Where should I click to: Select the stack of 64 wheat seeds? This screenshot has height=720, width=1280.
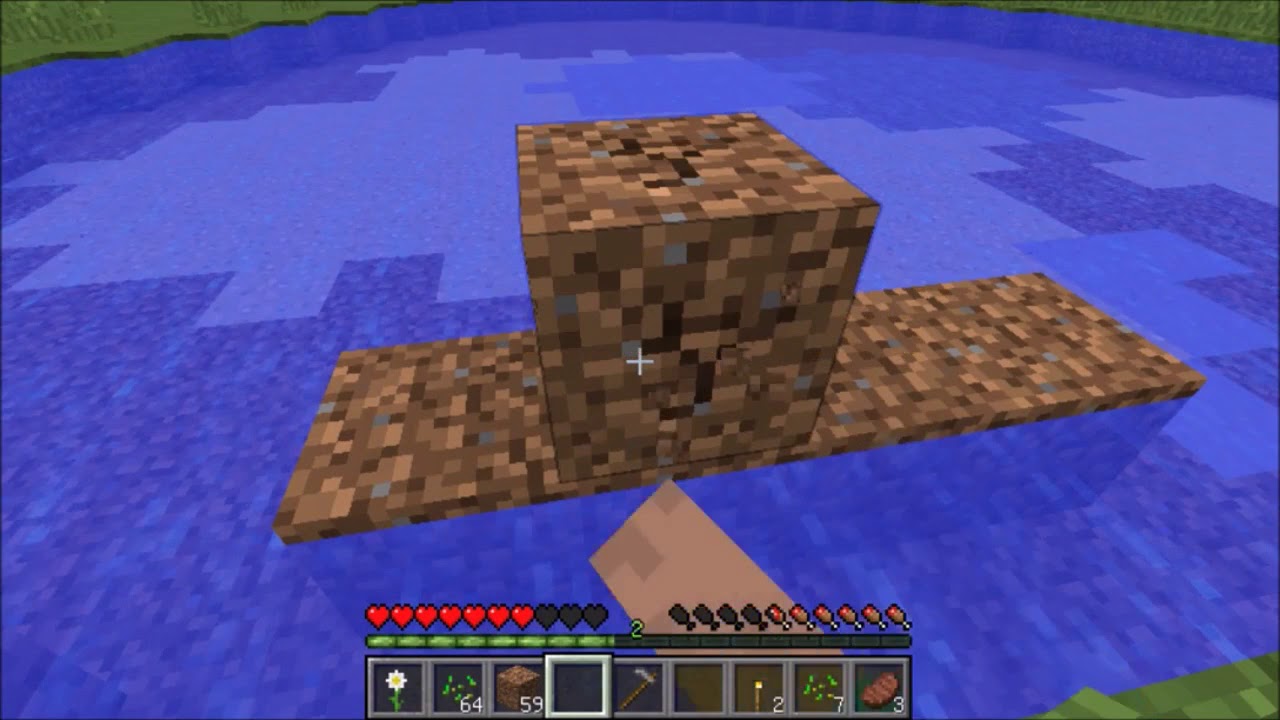click(457, 685)
